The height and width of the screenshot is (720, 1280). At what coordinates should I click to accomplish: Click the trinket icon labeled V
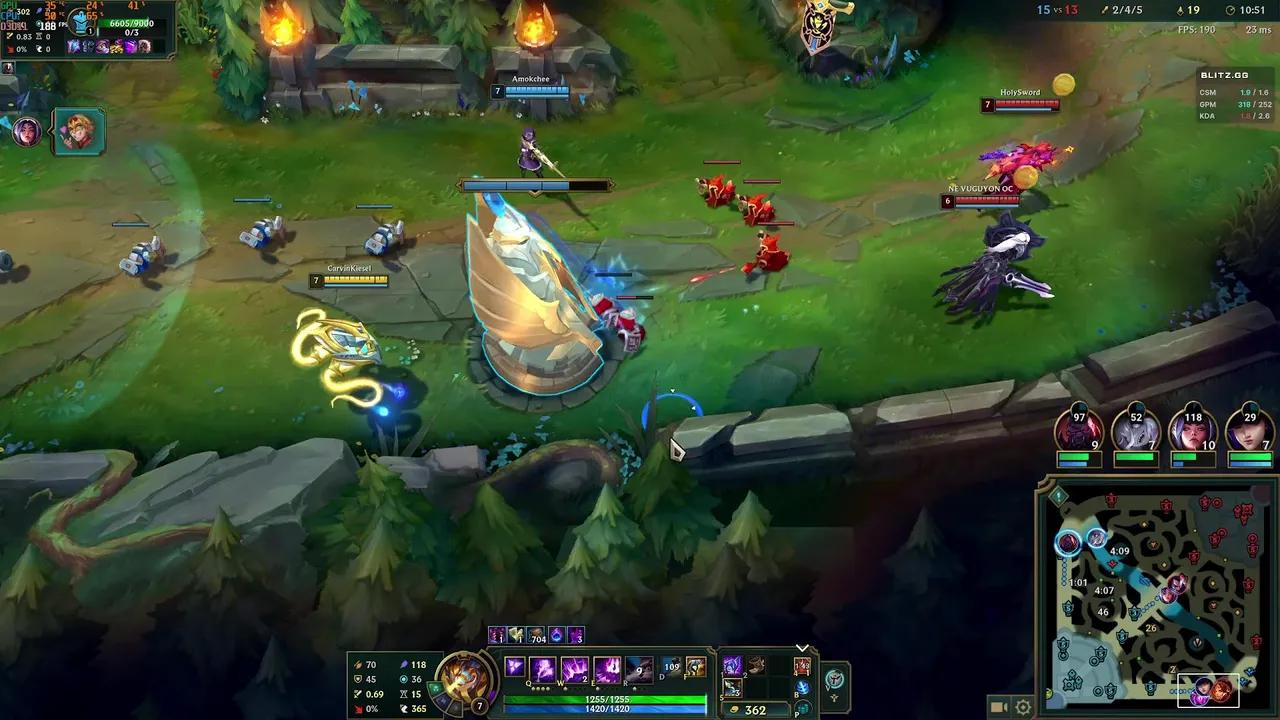coord(836,678)
